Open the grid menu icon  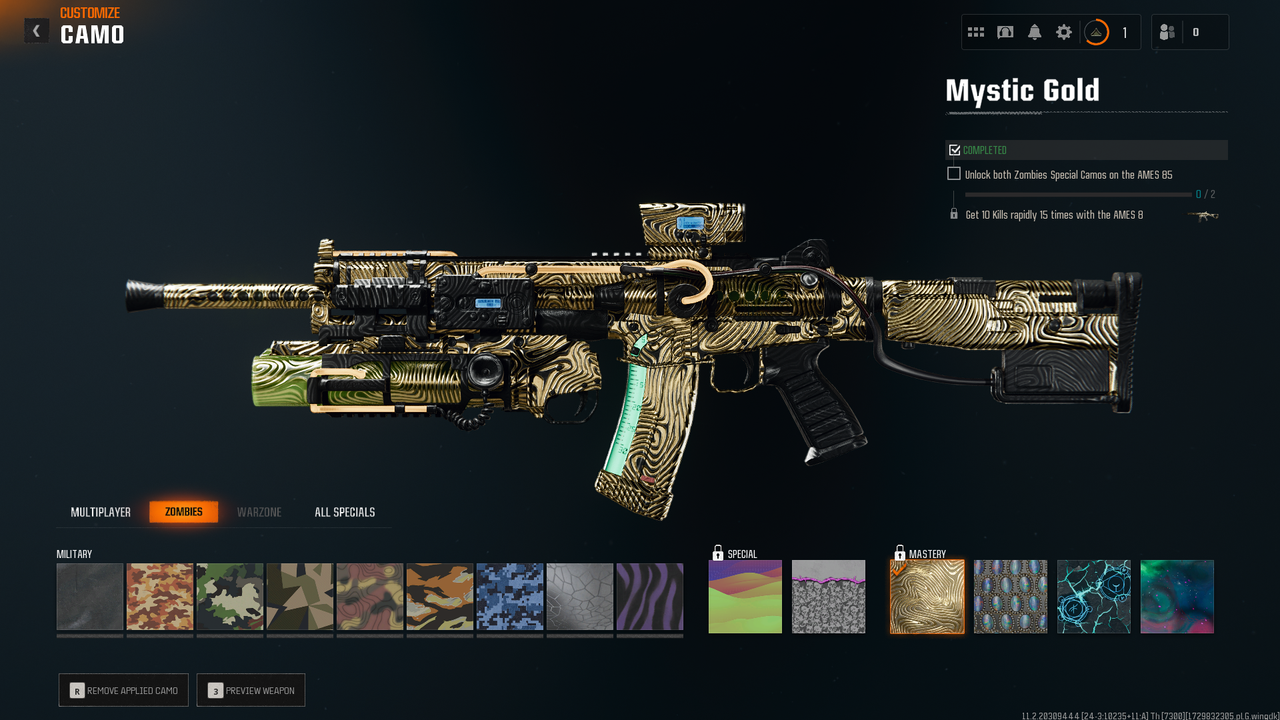[x=976, y=32]
